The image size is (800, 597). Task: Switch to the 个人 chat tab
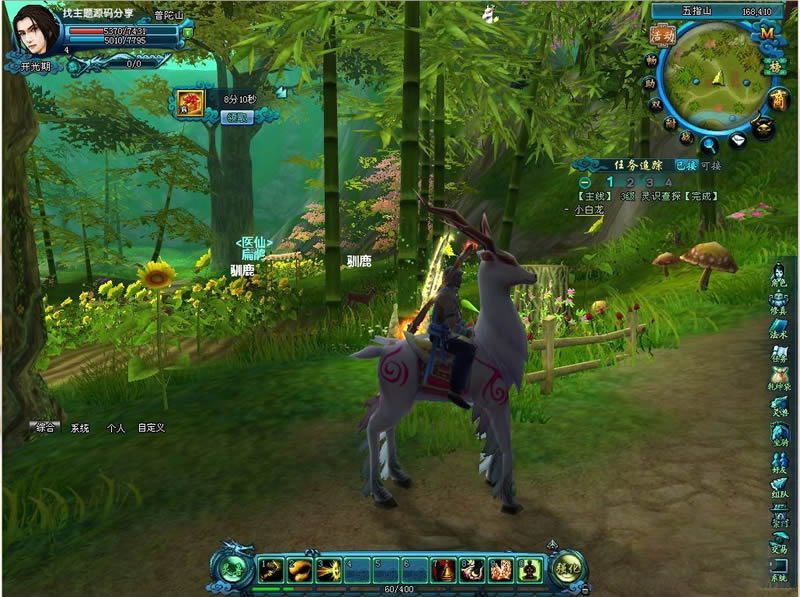click(115, 427)
